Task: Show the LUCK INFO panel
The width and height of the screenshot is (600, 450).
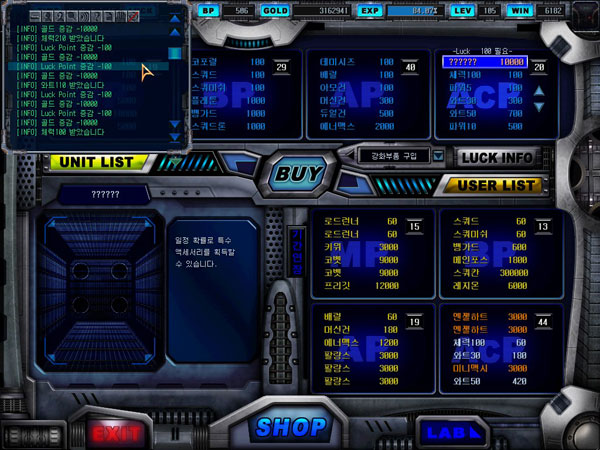Action: point(497,157)
